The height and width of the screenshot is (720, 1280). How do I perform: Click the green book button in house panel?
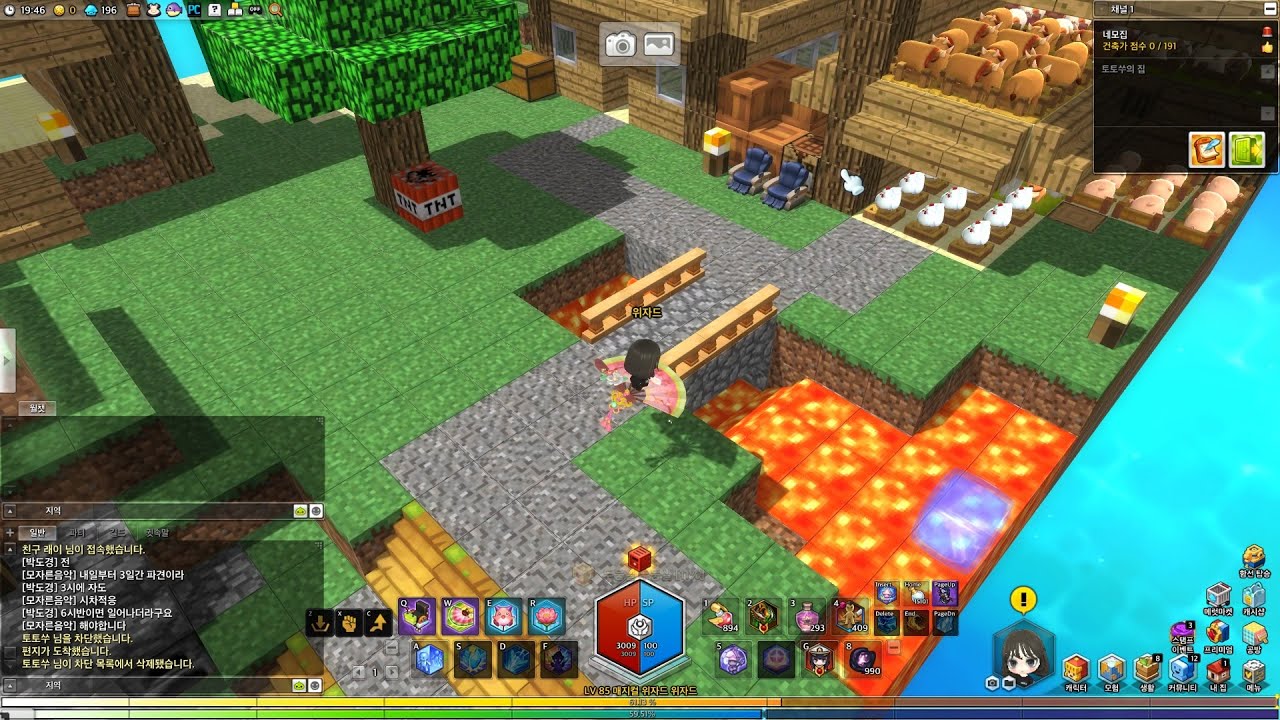click(x=1246, y=149)
